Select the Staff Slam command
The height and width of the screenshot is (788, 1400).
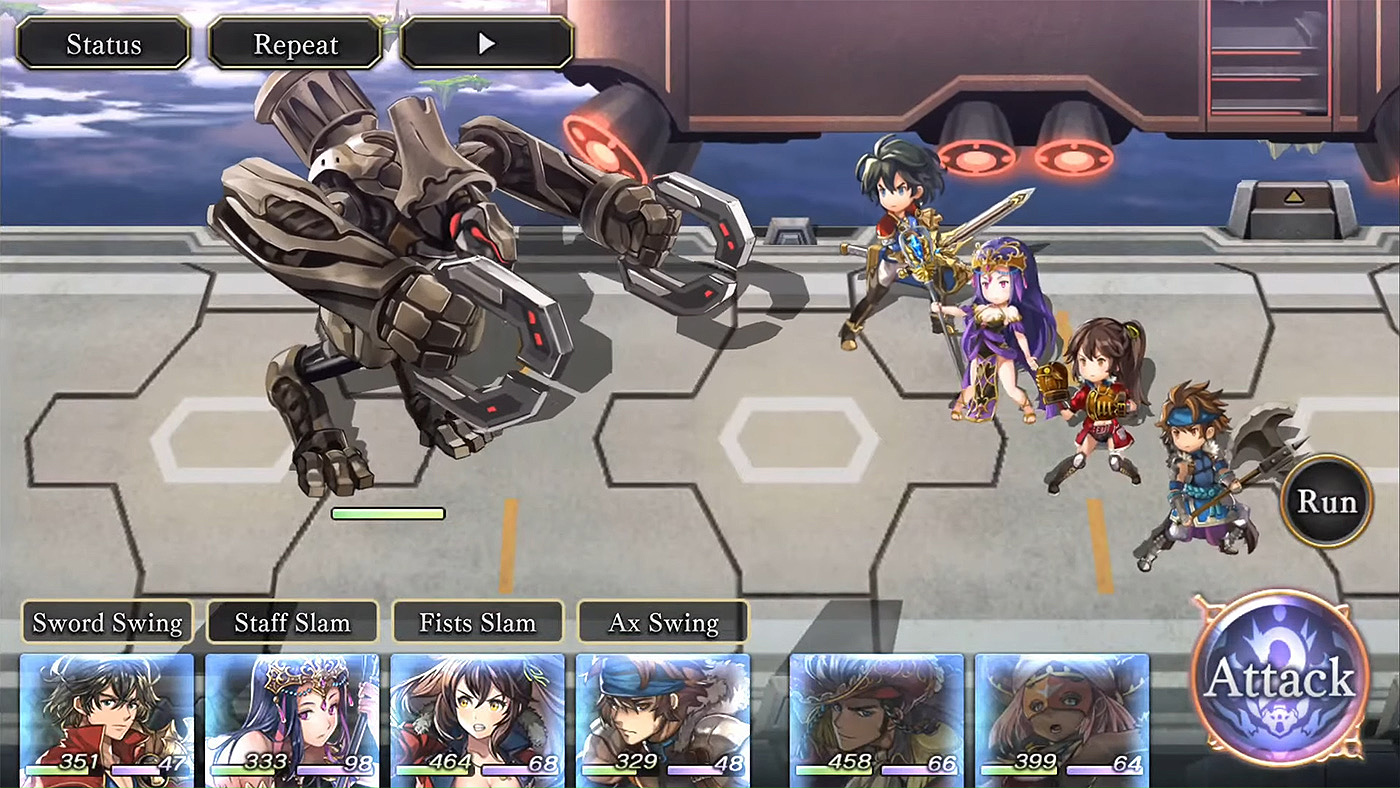click(292, 623)
